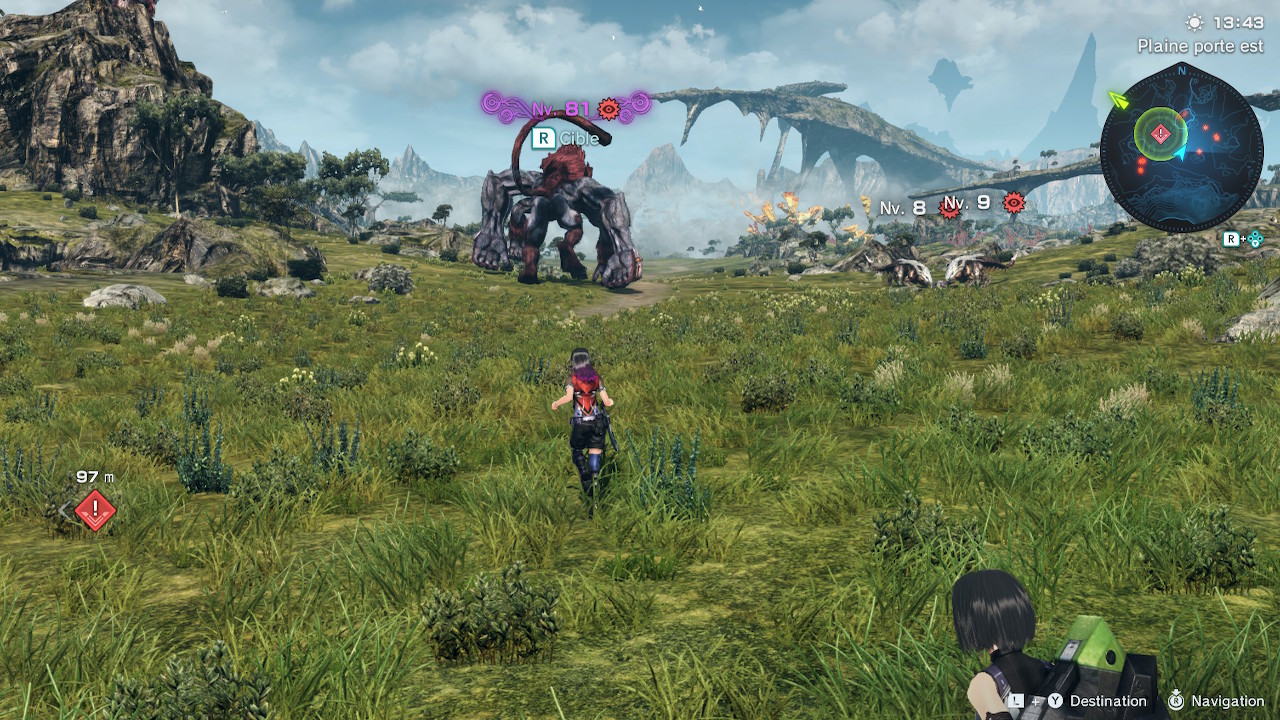The height and width of the screenshot is (720, 1280).
Task: Target the Nv. 81 enemy level tag
Action: pos(566,108)
